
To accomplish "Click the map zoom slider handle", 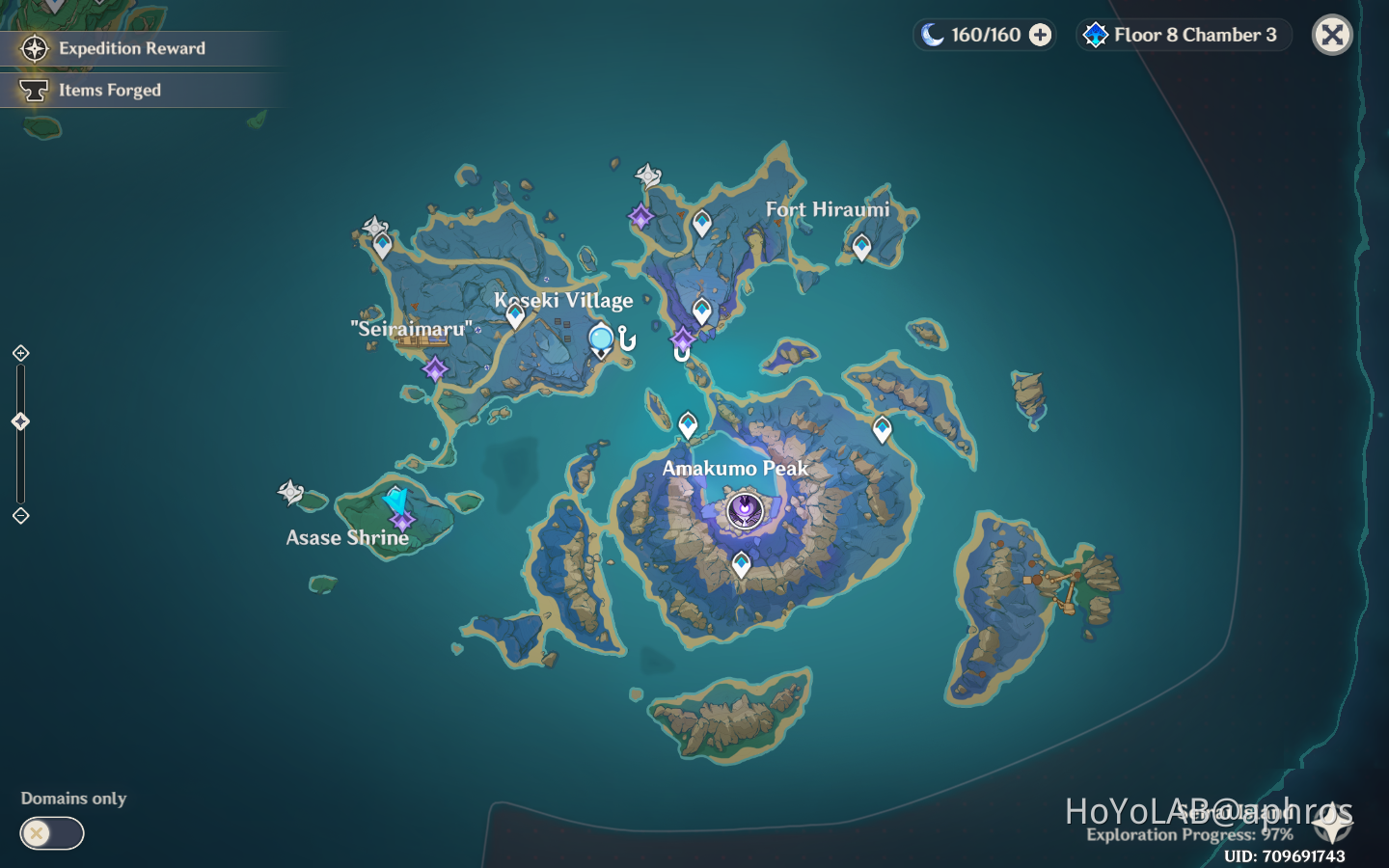I will 19,420.
